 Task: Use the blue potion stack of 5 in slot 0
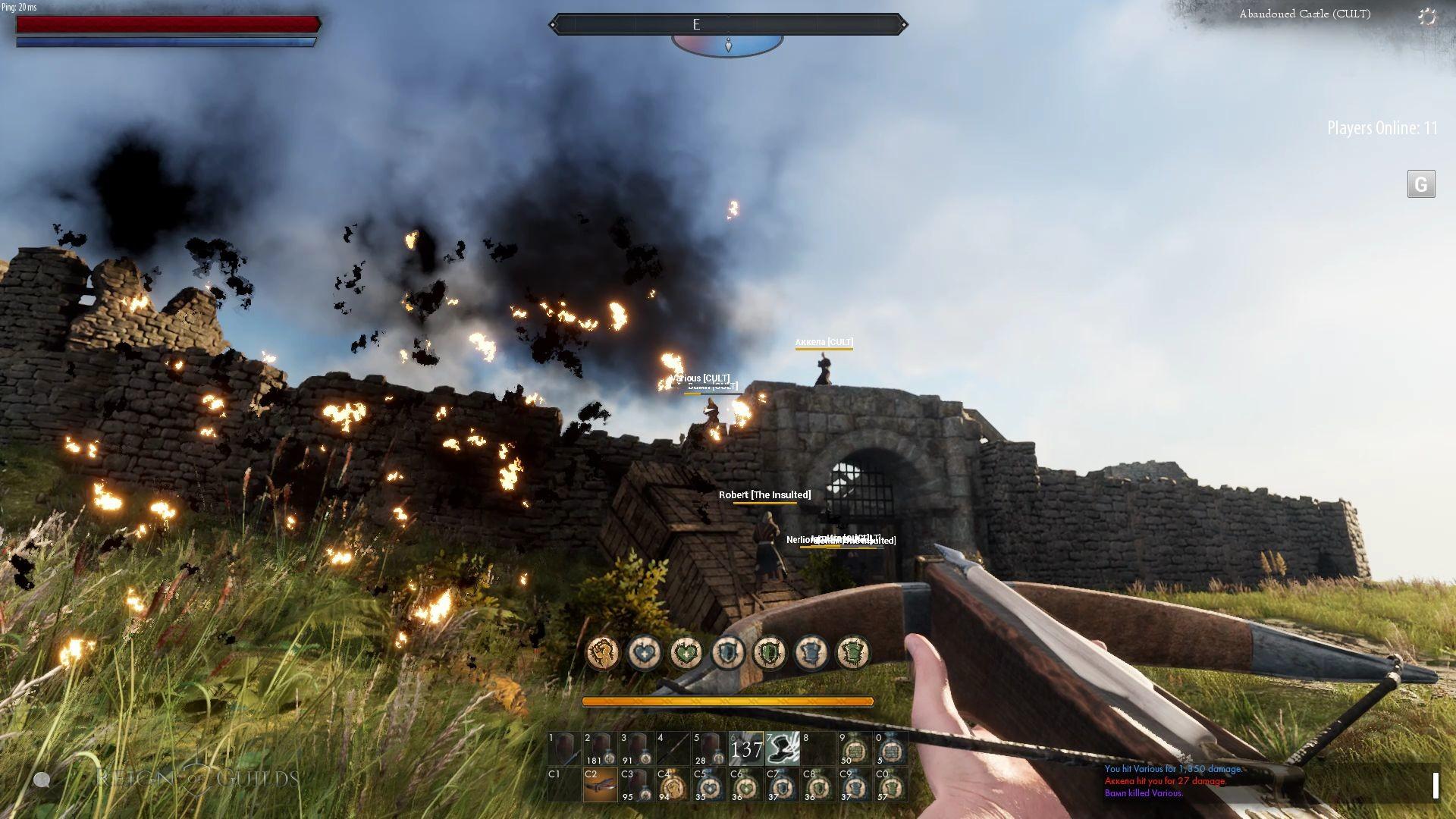click(x=891, y=748)
